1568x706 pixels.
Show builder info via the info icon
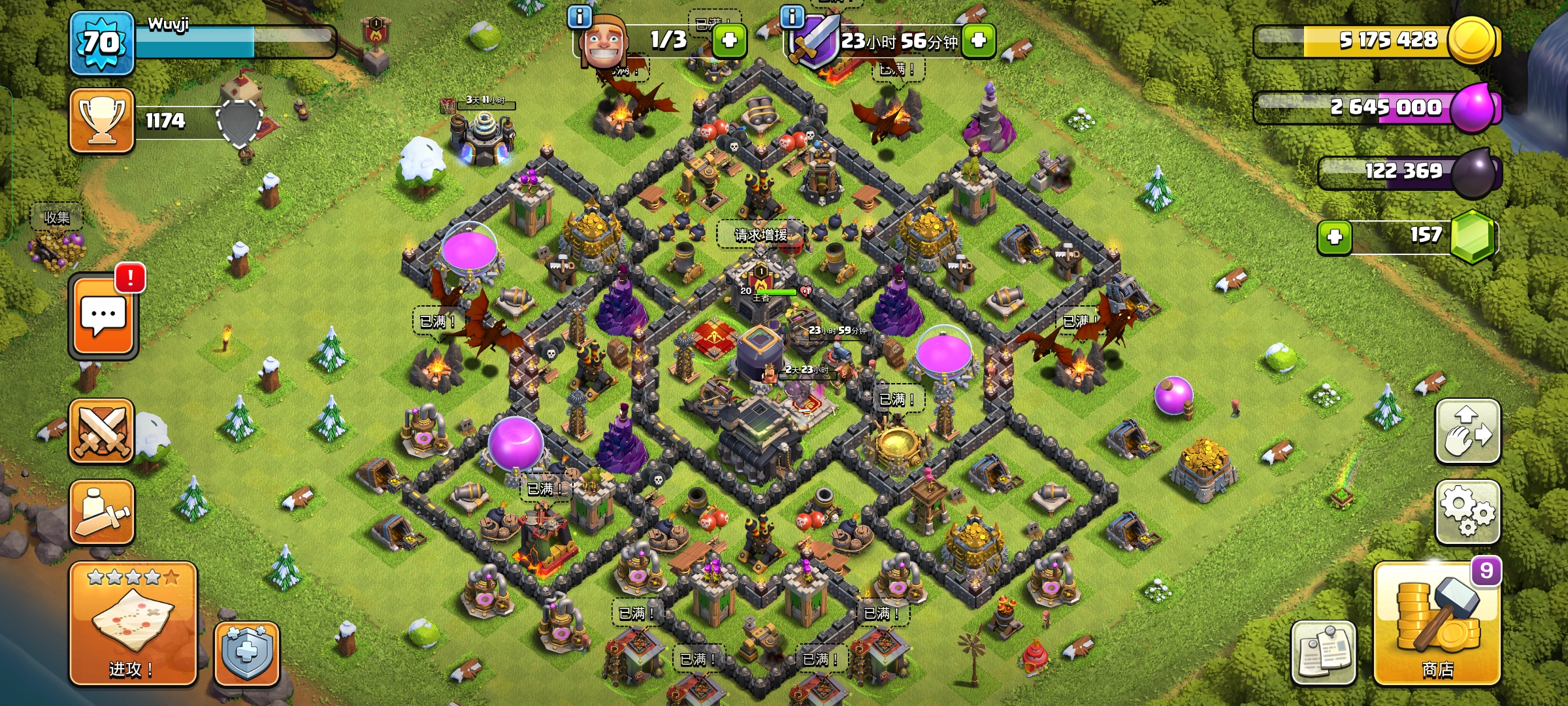coord(580,16)
